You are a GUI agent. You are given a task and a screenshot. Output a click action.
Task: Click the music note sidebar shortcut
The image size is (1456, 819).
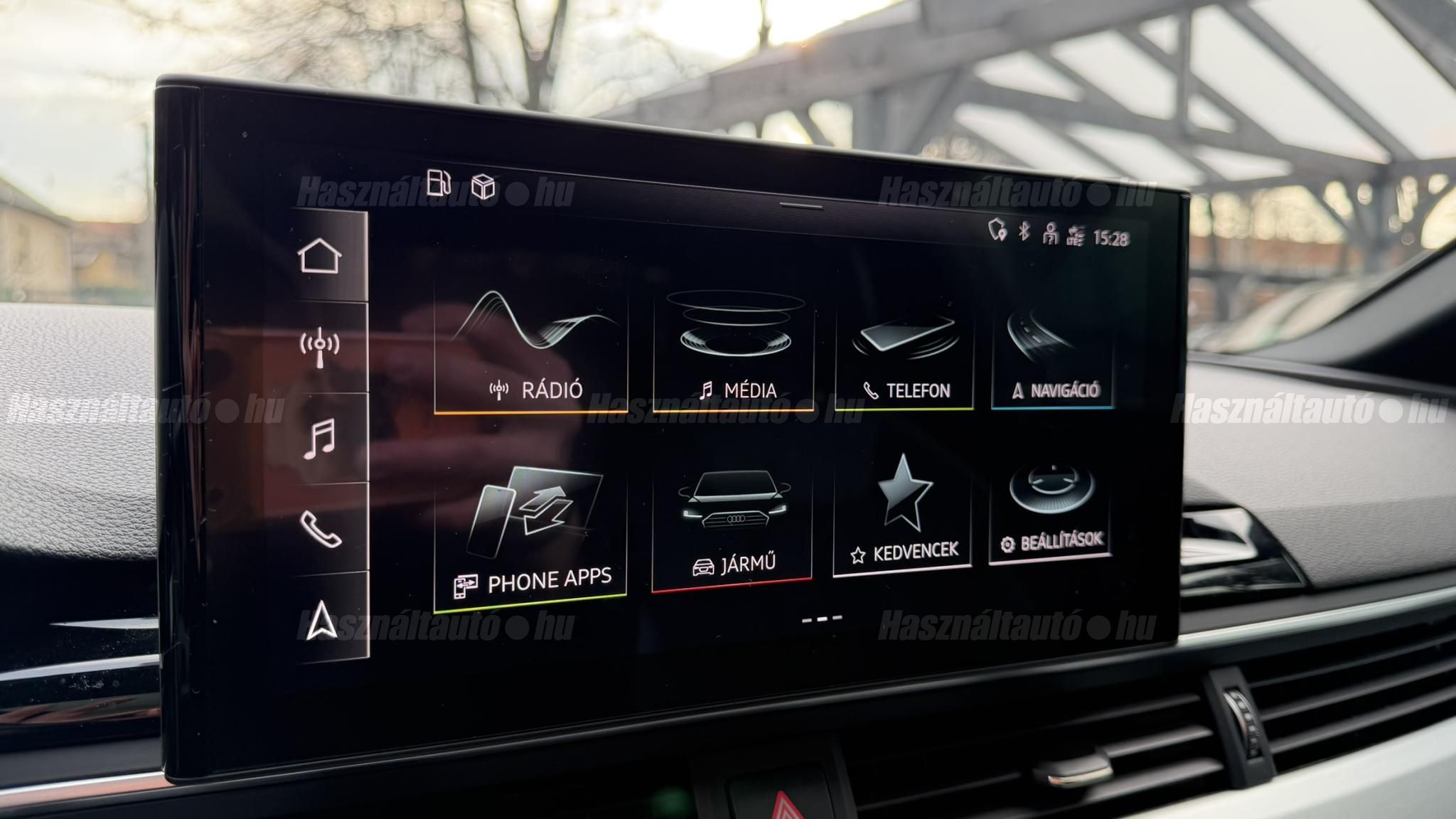320,439
